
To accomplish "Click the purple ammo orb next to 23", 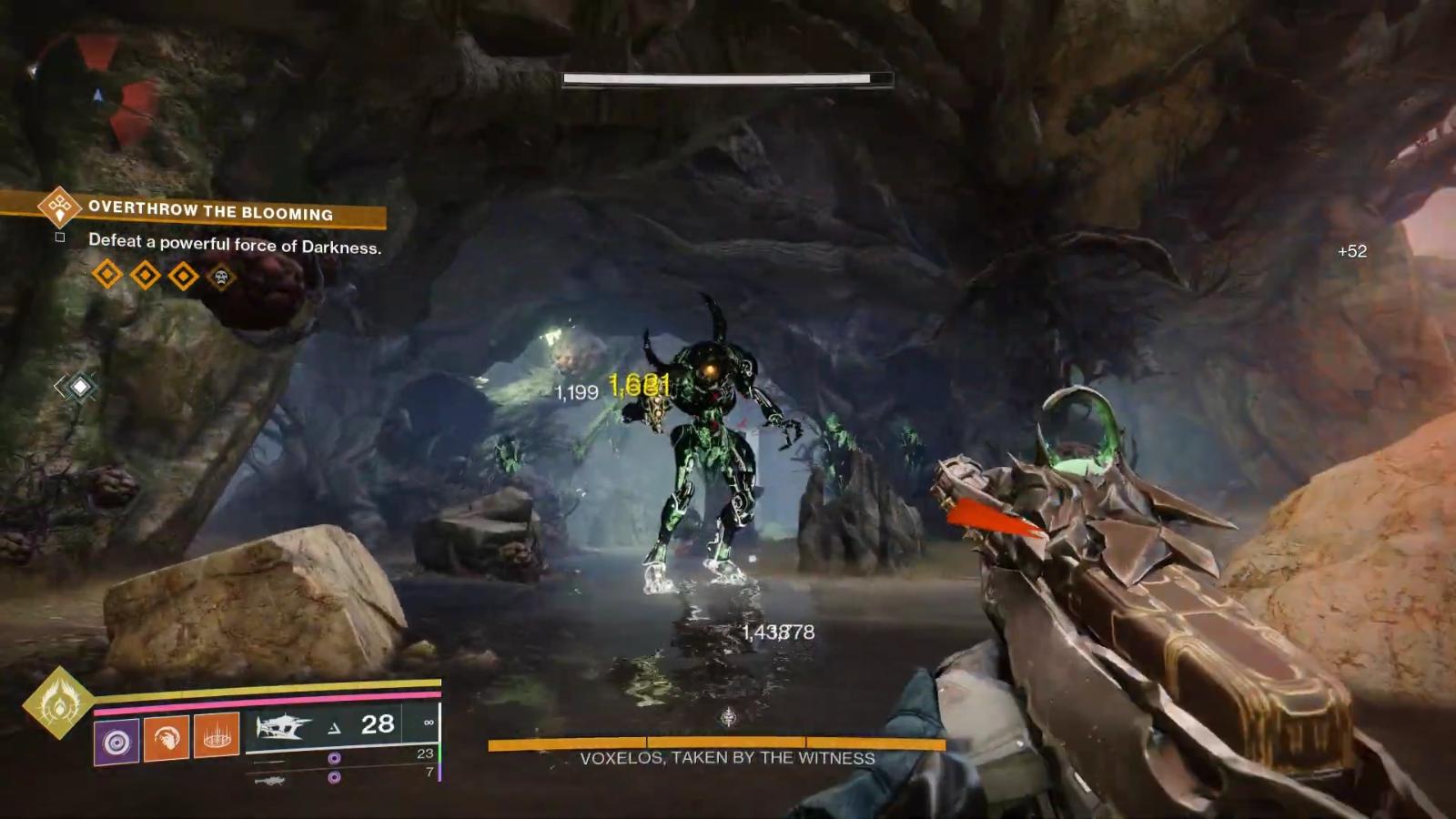I will (x=334, y=758).
